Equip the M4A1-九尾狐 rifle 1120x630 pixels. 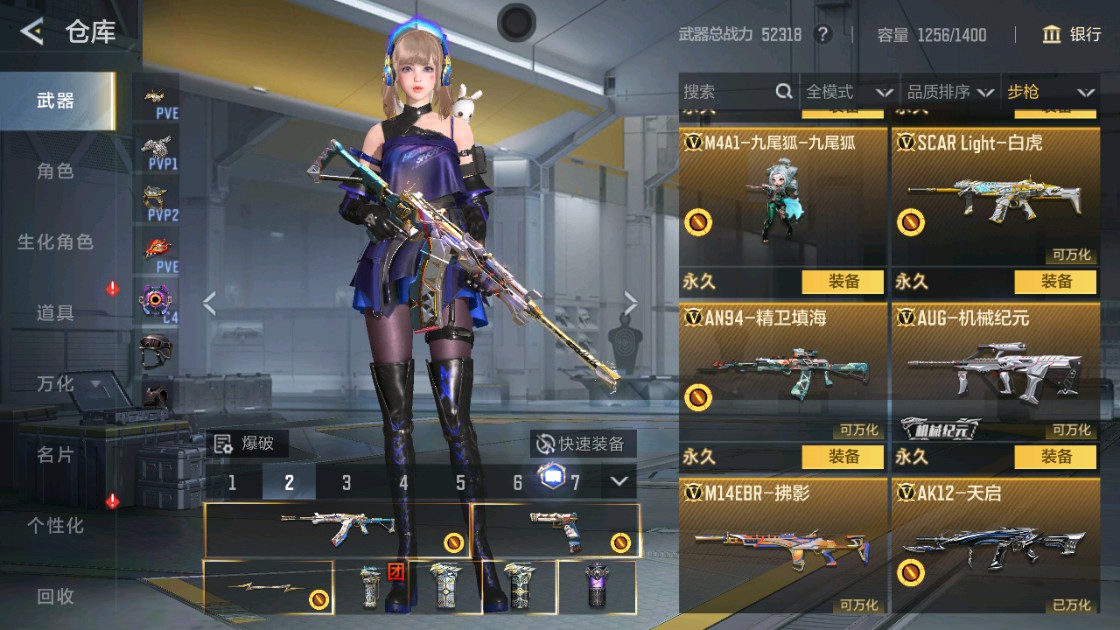pyautogui.click(x=843, y=282)
